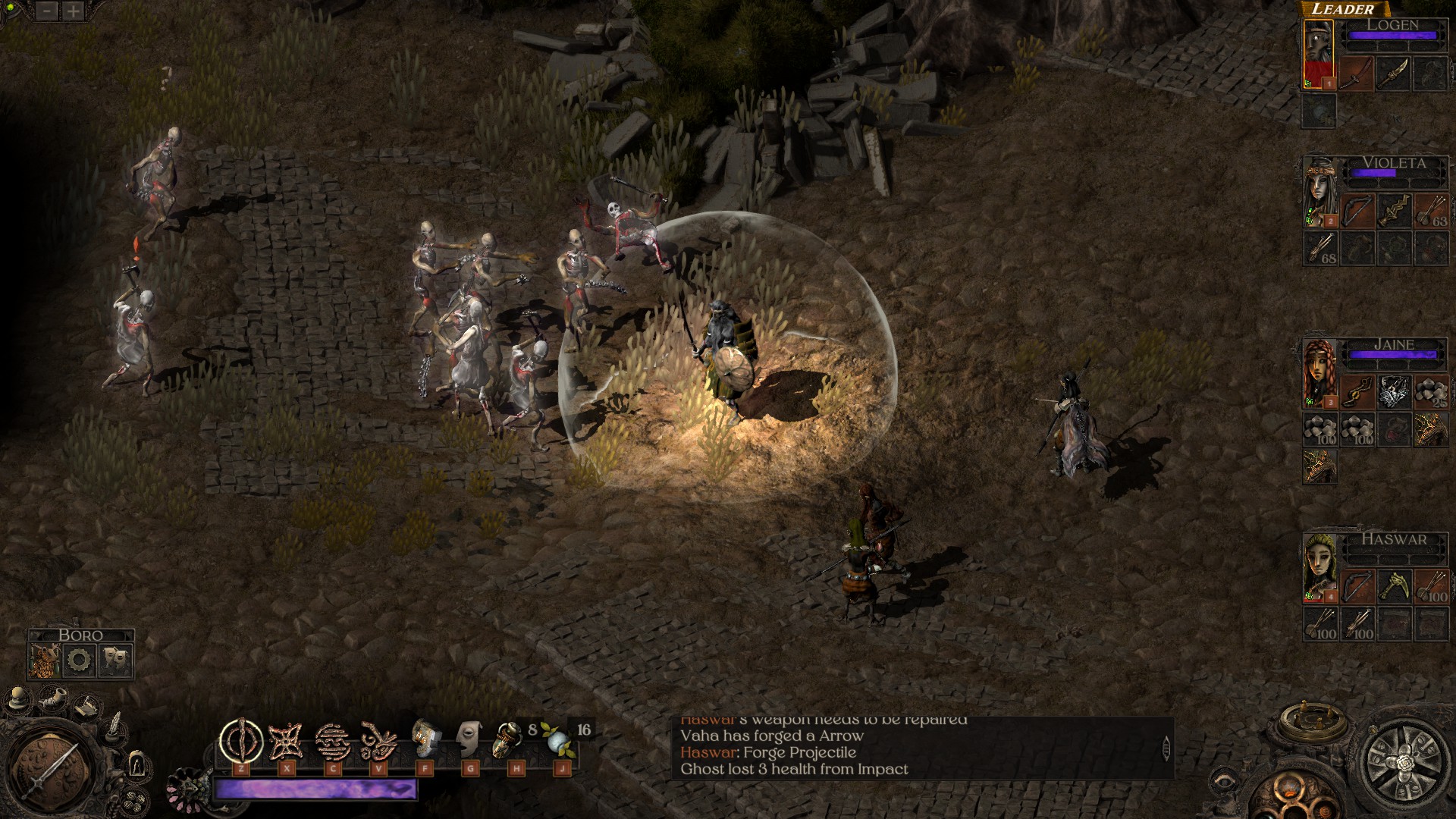1456x819 pixels.
Task: Click the zoom-in plus button
Action: click(73, 11)
